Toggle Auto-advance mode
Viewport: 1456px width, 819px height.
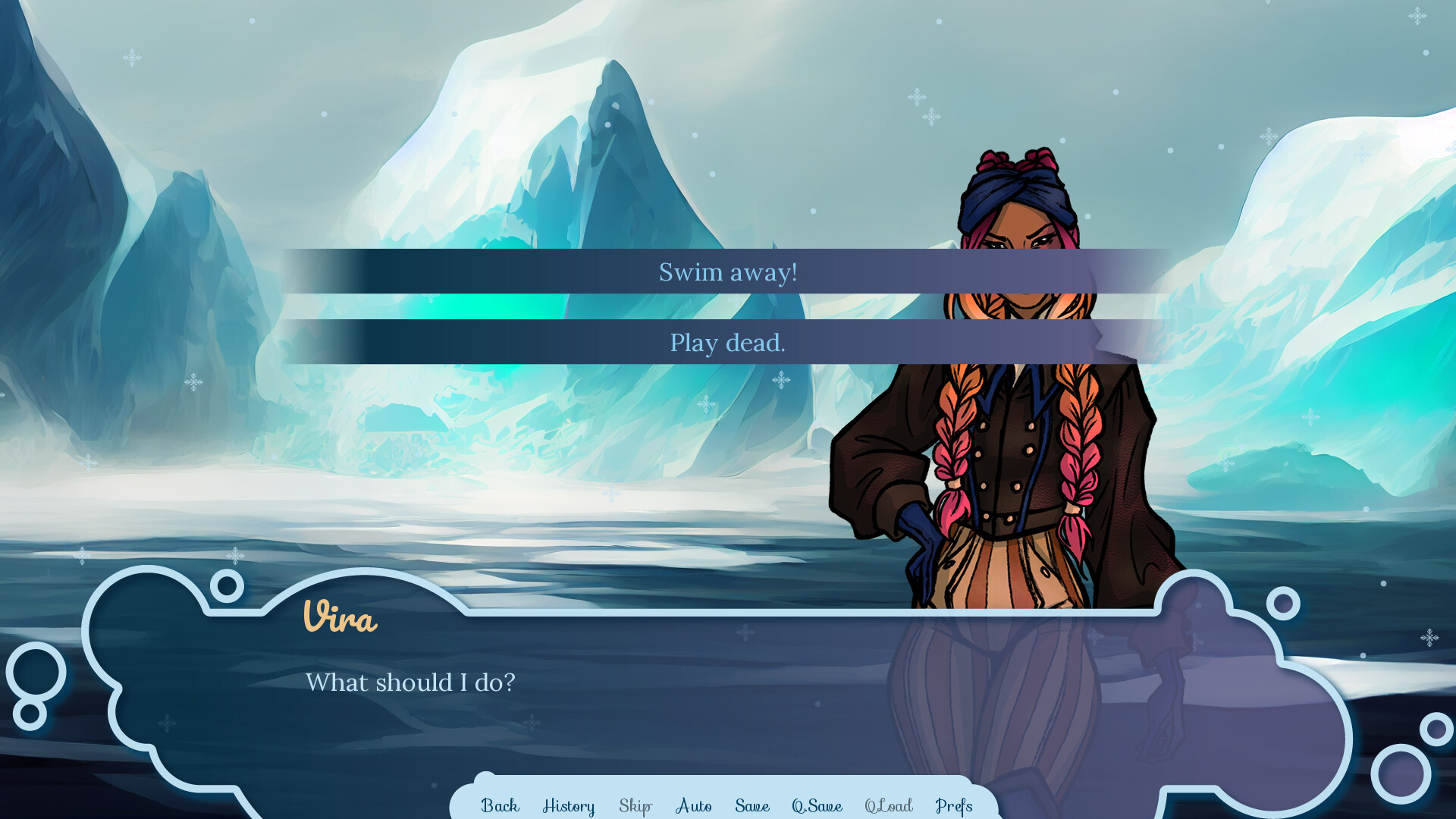click(692, 806)
